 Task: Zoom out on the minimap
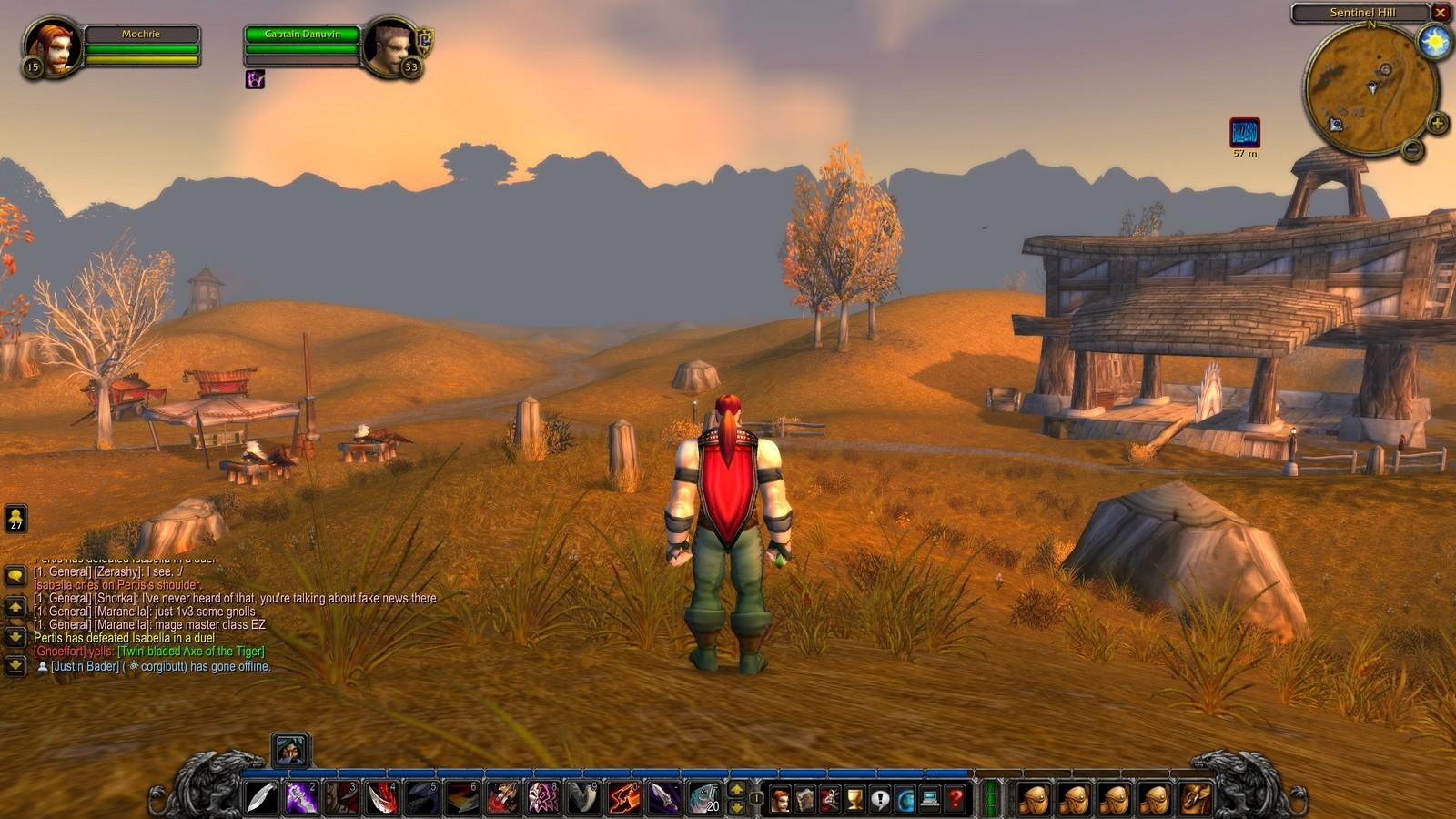1412,148
